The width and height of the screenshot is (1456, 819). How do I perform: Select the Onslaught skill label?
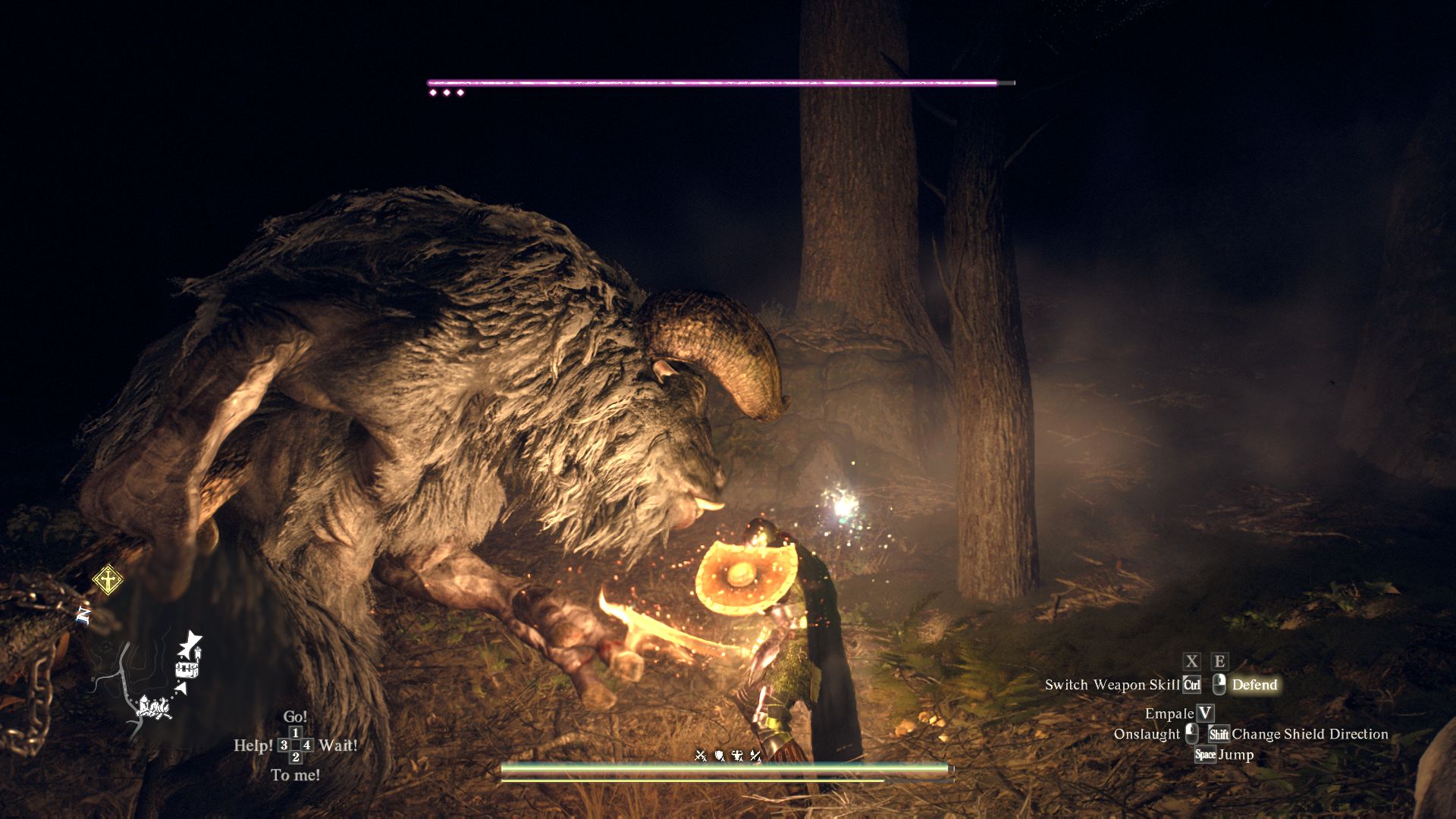click(1147, 734)
